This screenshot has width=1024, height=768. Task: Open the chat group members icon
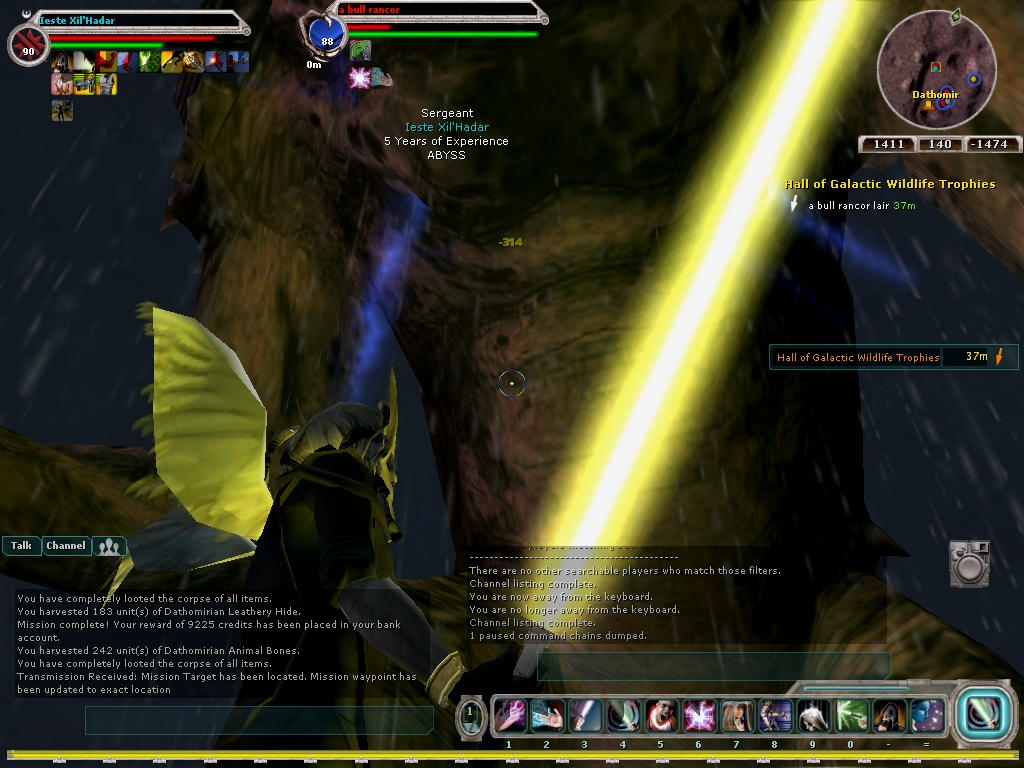pos(109,546)
